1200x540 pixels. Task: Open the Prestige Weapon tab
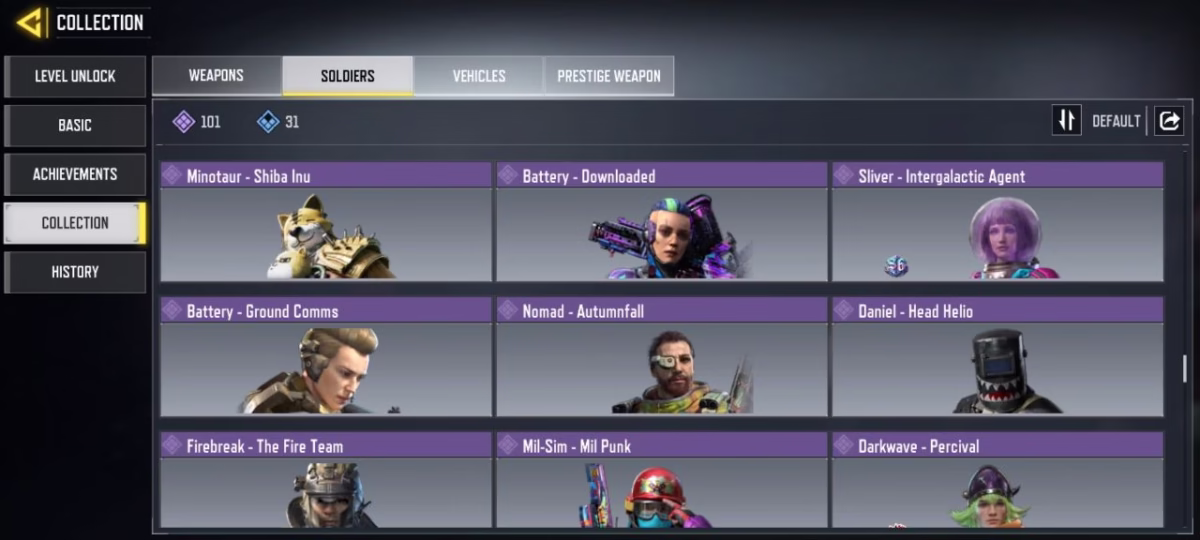(x=608, y=76)
